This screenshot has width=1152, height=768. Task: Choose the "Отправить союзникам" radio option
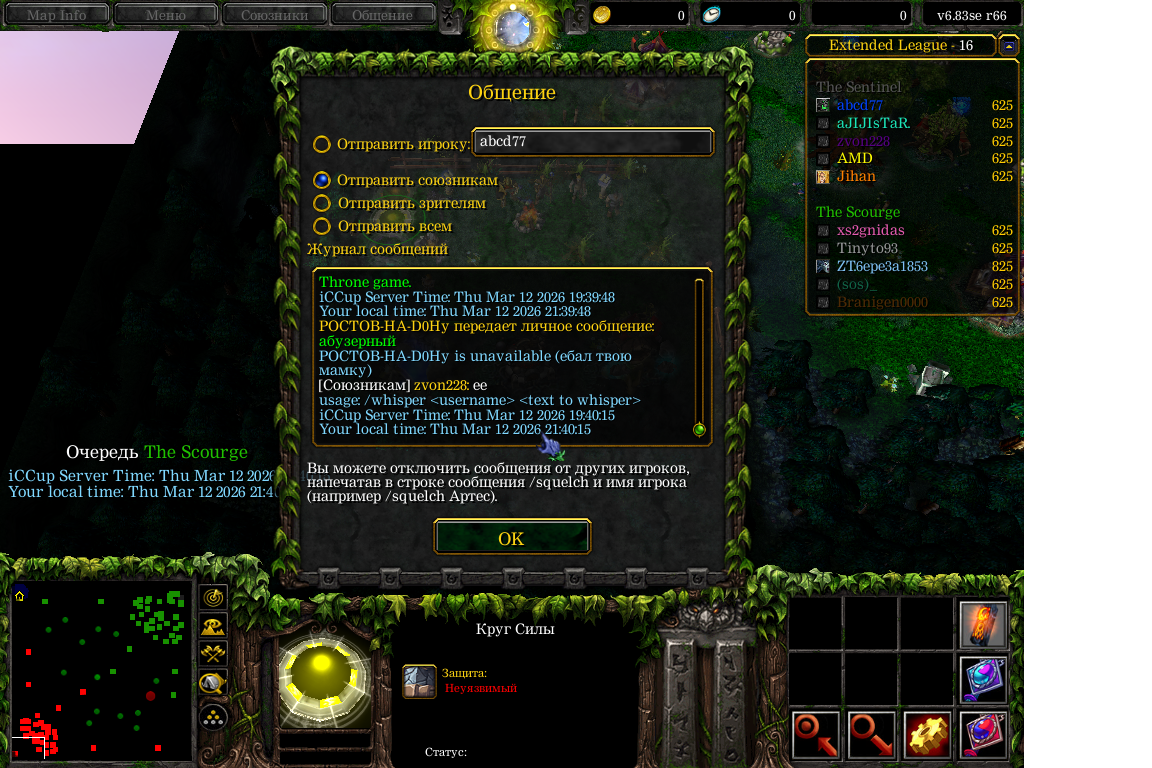(x=322, y=180)
